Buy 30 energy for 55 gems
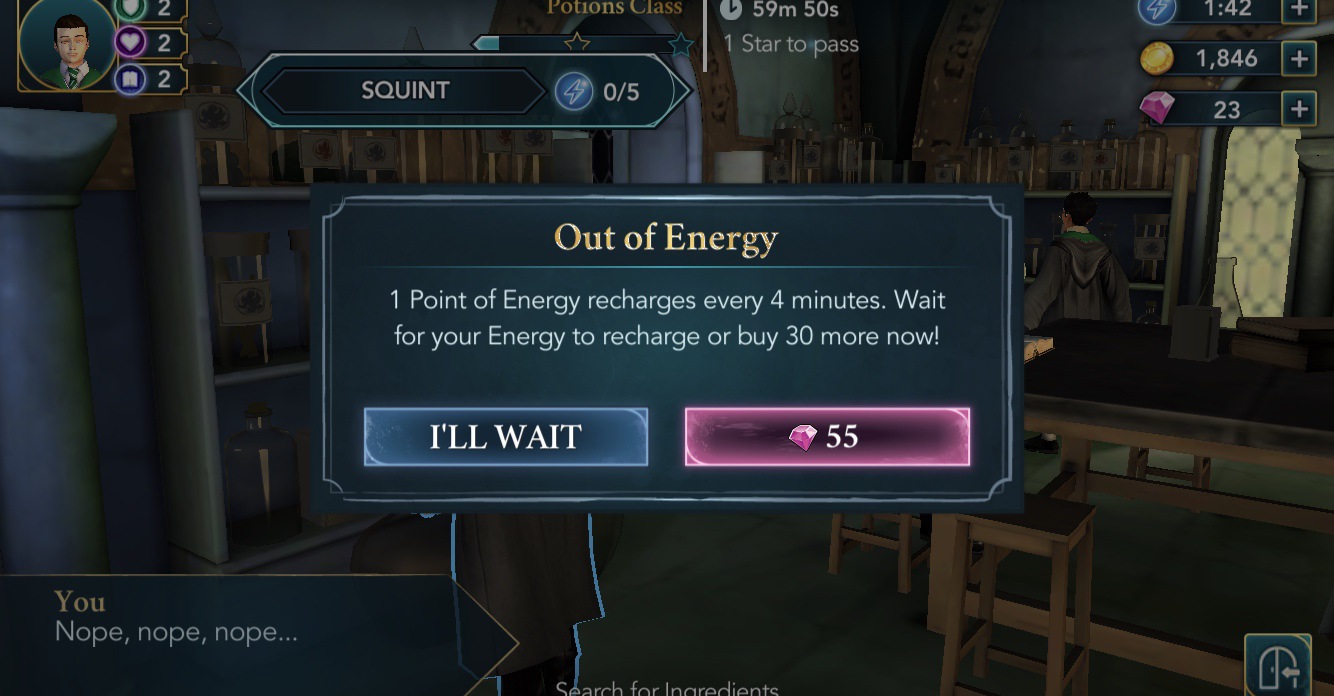Viewport: 1334px width, 696px height. pos(826,437)
